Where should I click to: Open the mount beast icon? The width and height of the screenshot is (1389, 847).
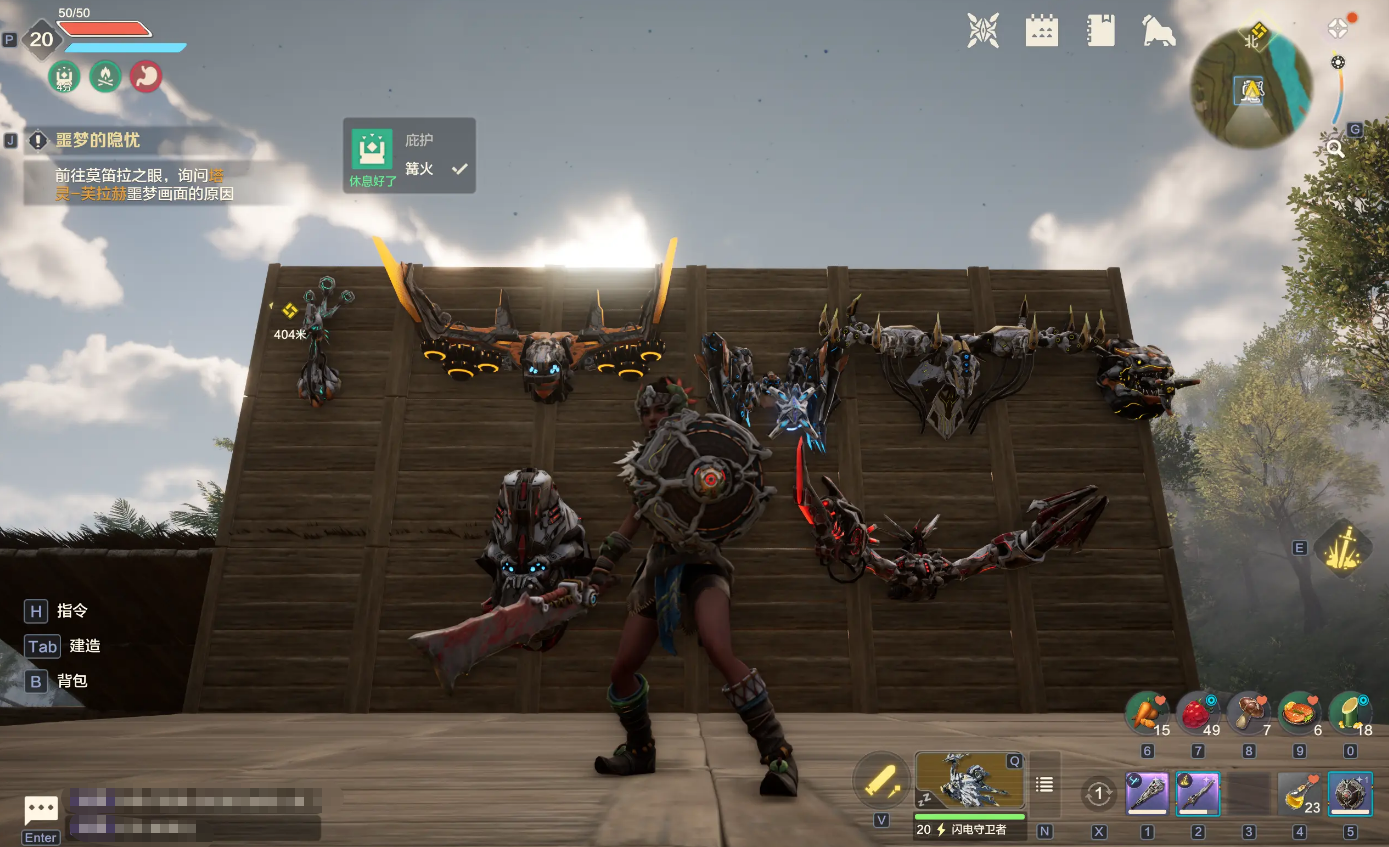(x=1158, y=31)
